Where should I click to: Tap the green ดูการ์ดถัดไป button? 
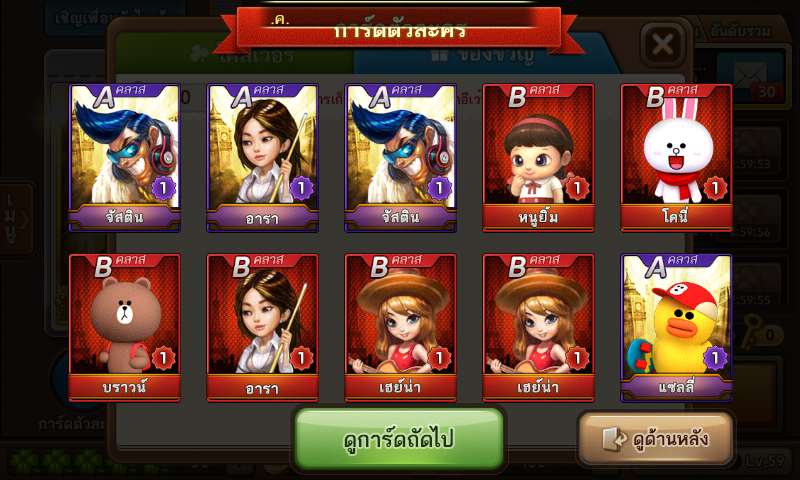tap(399, 439)
